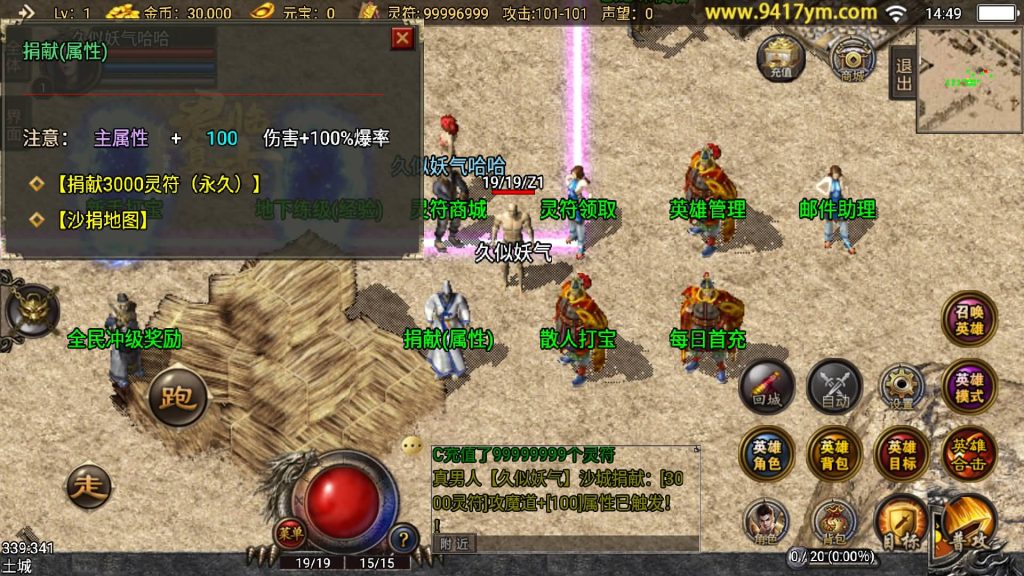Viewport: 1024px width, 576px height.
Task: Toggle 英雄模式 hero mode button
Action: (x=969, y=387)
